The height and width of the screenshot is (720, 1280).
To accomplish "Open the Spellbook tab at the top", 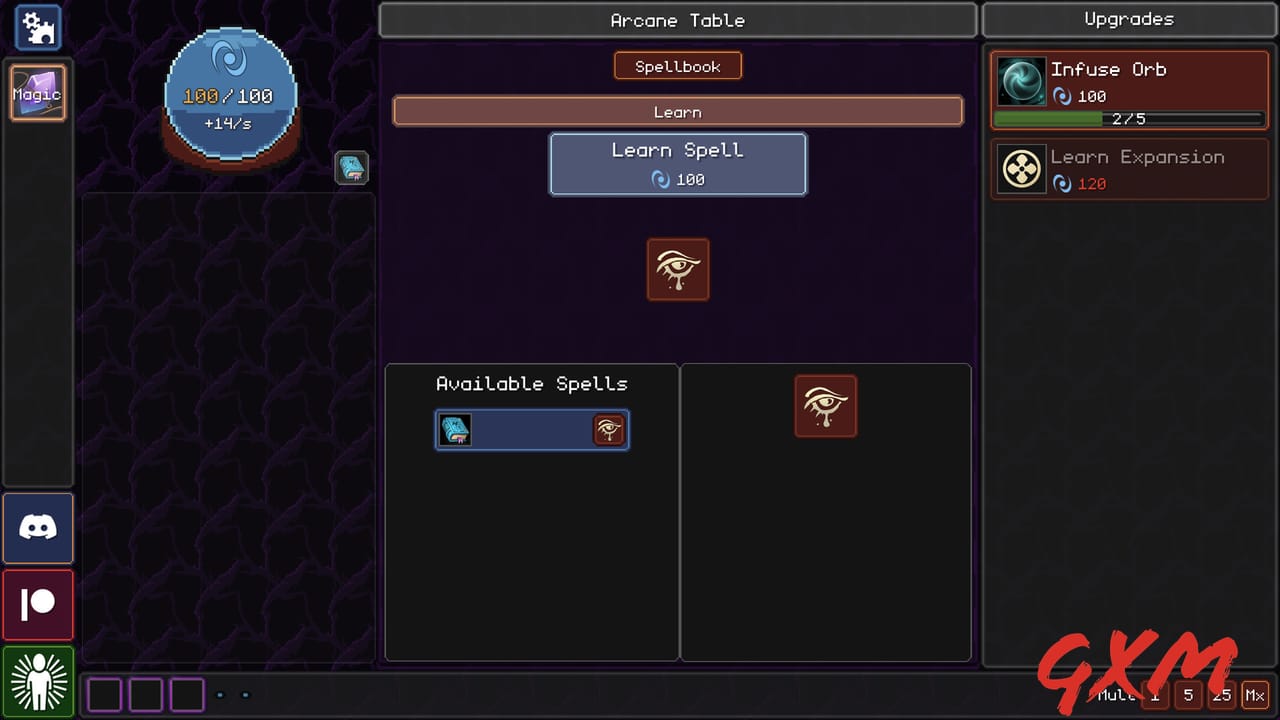I will pos(678,65).
